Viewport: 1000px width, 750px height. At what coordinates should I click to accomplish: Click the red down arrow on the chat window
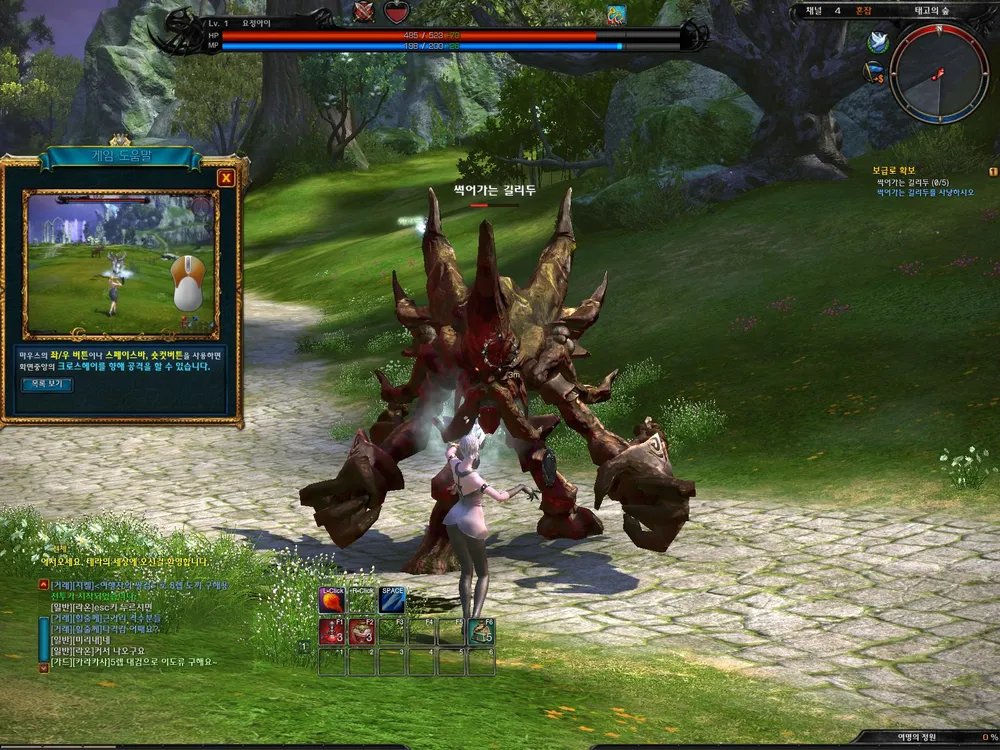43,667
